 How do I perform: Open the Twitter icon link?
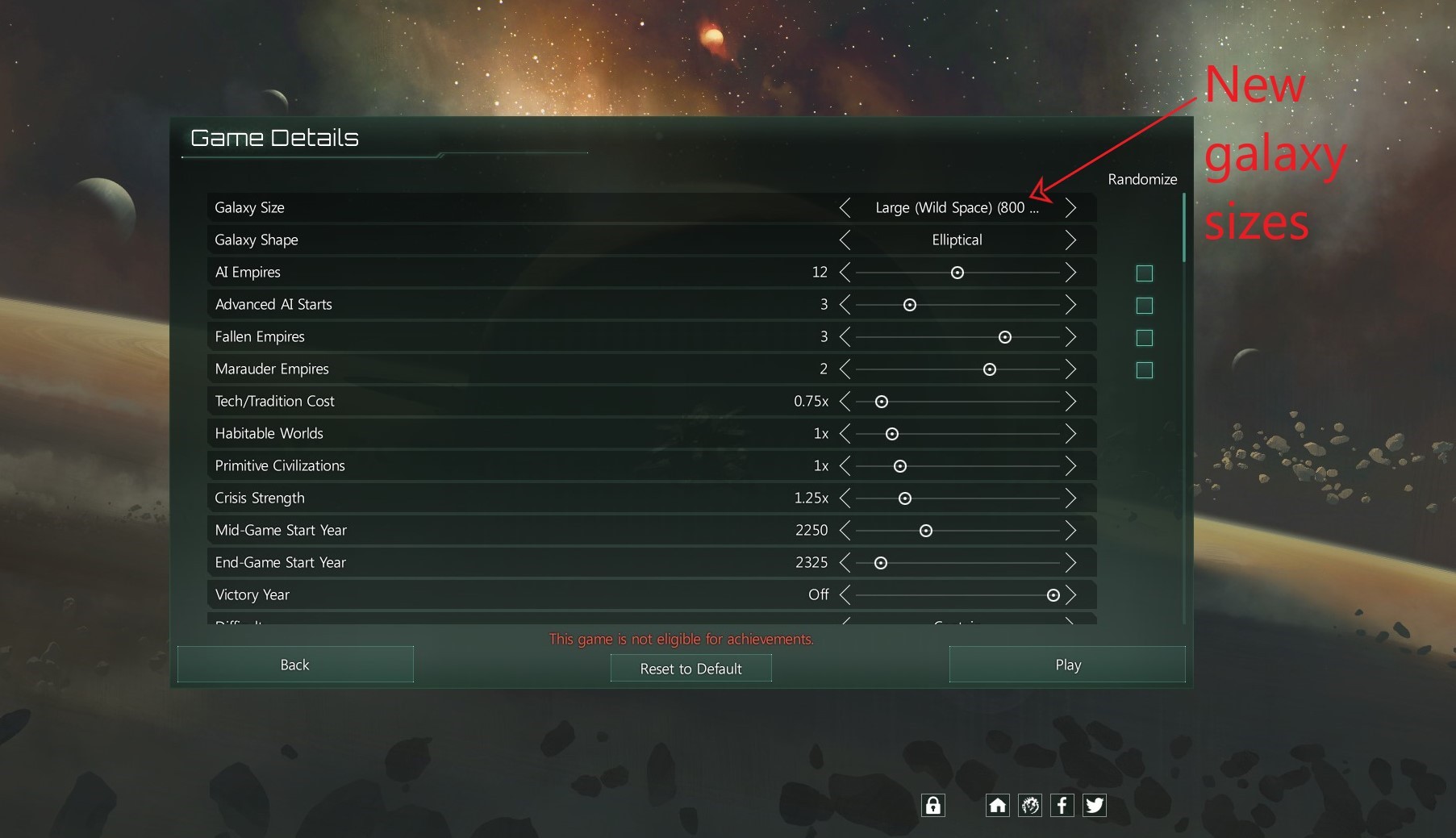1095,805
